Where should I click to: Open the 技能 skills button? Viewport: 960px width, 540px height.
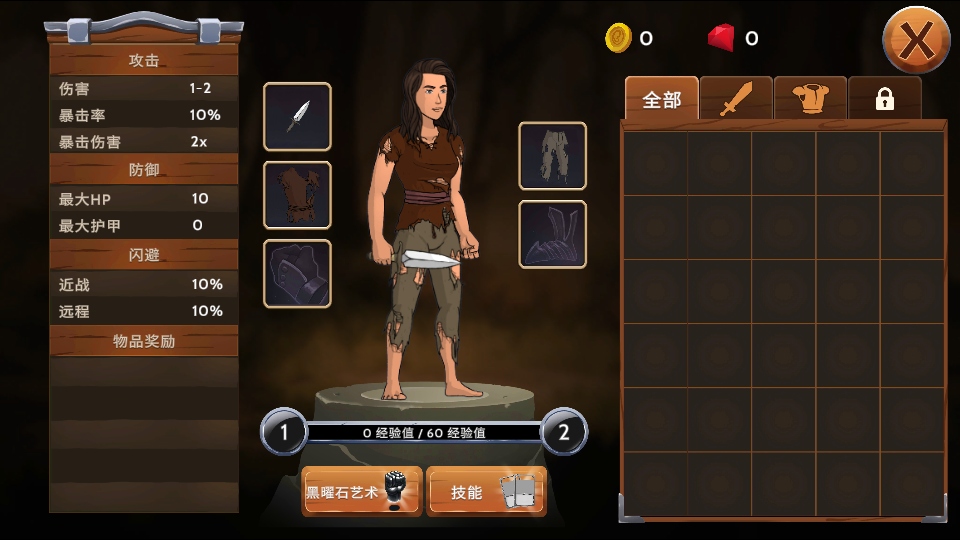click(486, 492)
